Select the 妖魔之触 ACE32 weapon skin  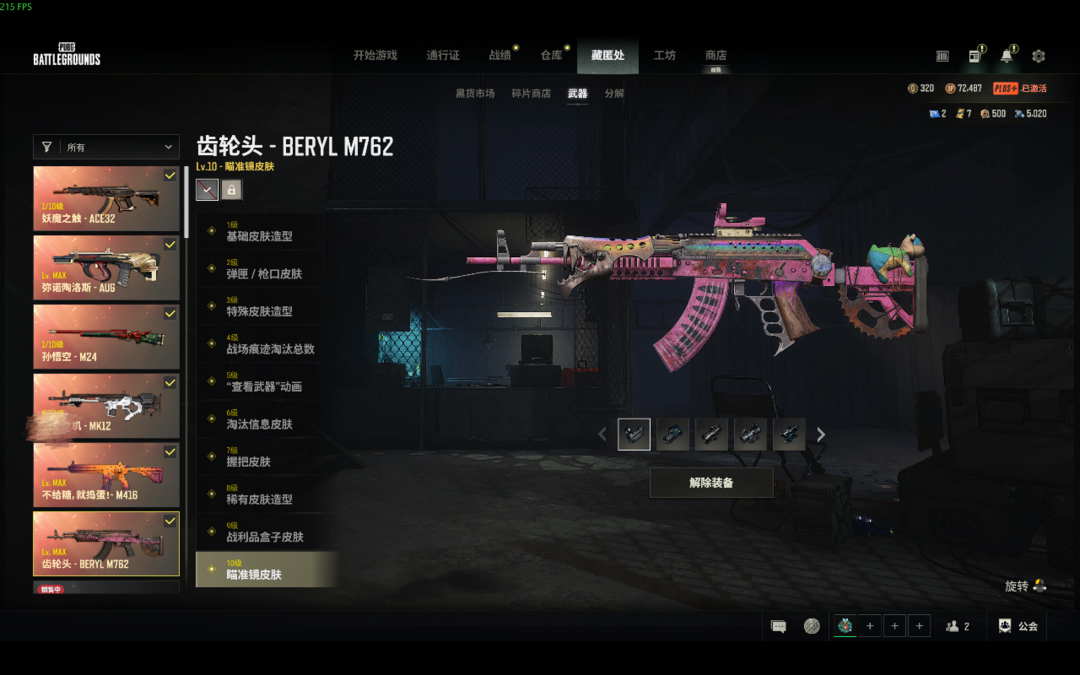[x=106, y=198]
